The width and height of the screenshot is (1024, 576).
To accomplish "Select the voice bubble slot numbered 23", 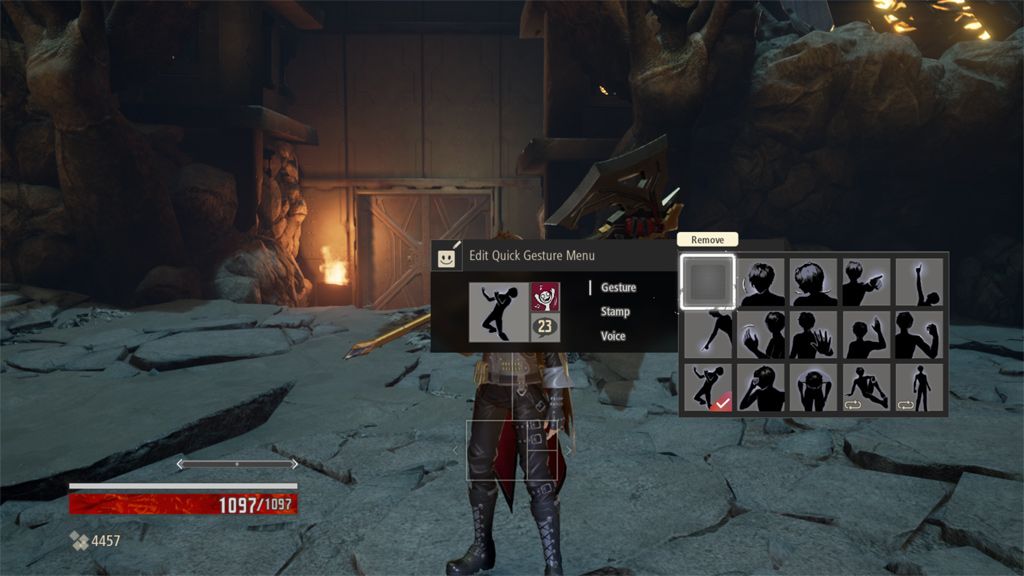I will click(545, 327).
